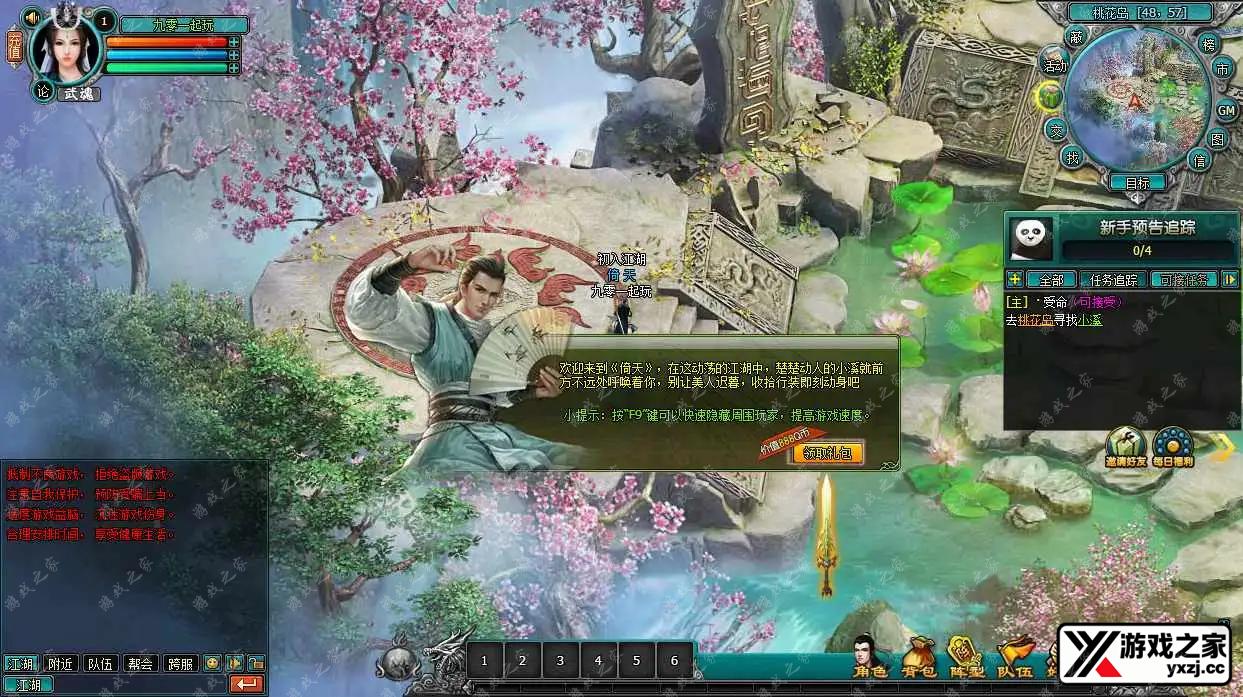Switch chat to the 帮会 guild channel
The image size is (1243, 697).
(x=141, y=663)
